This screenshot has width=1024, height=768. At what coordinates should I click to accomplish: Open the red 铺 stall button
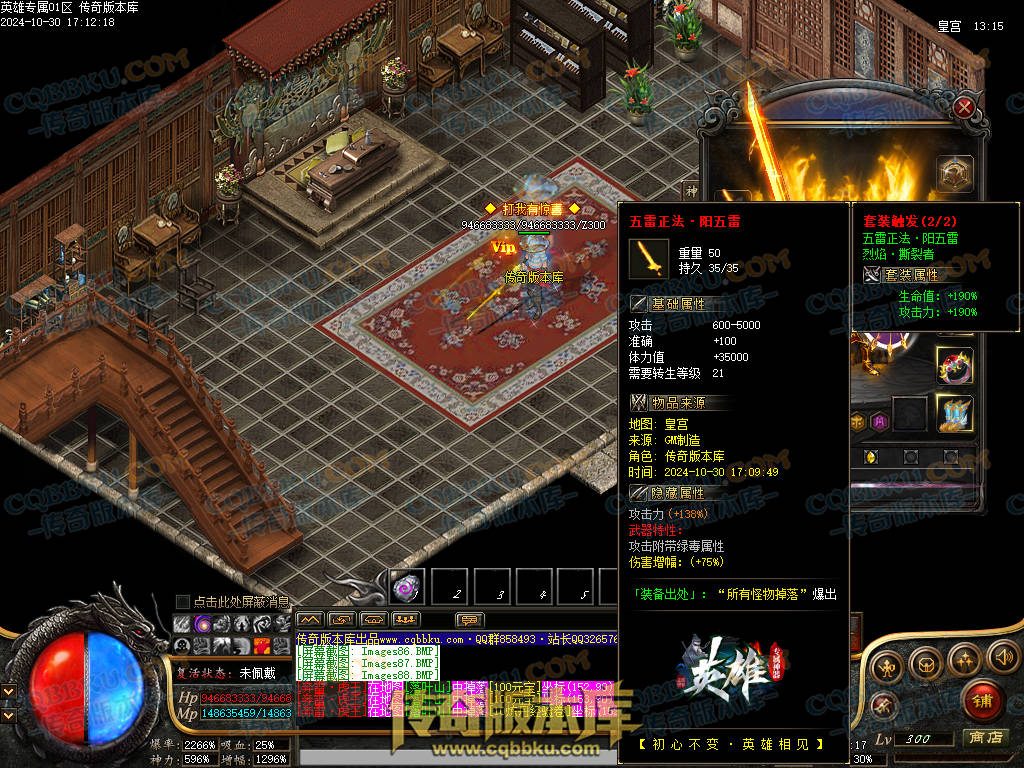point(983,700)
